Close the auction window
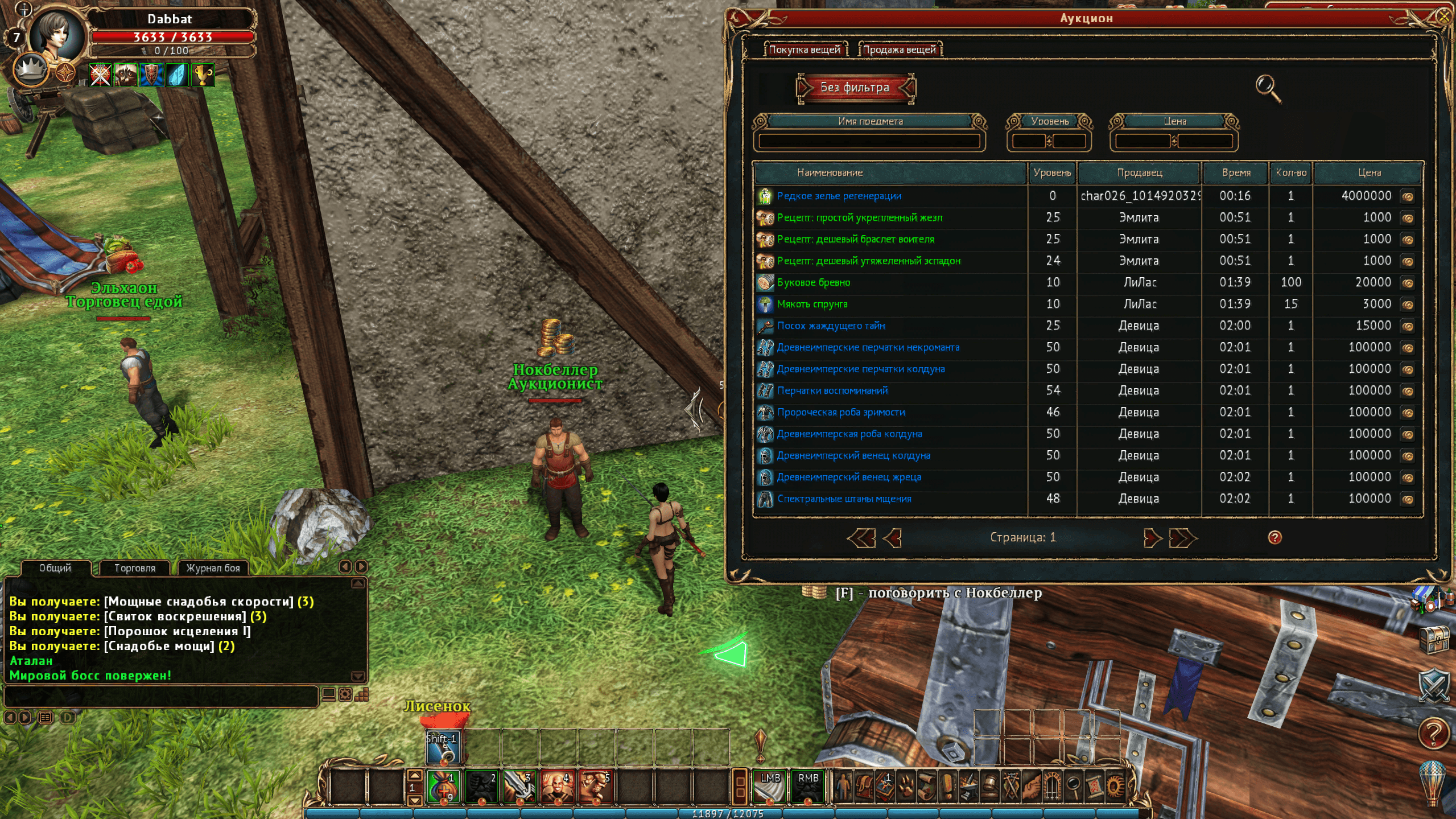The height and width of the screenshot is (819, 1456). coord(1443,17)
